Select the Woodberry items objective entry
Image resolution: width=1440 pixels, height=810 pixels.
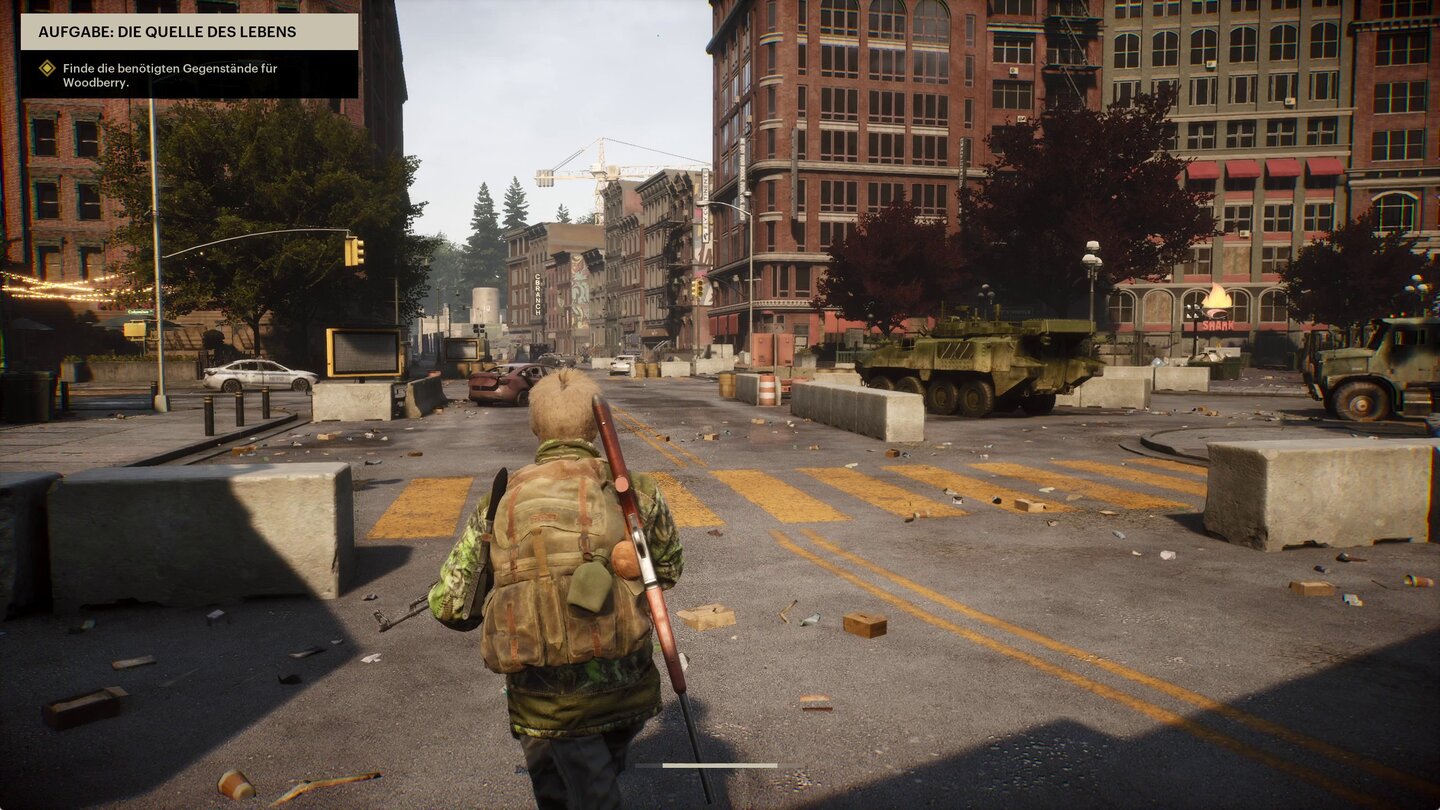pos(155,75)
